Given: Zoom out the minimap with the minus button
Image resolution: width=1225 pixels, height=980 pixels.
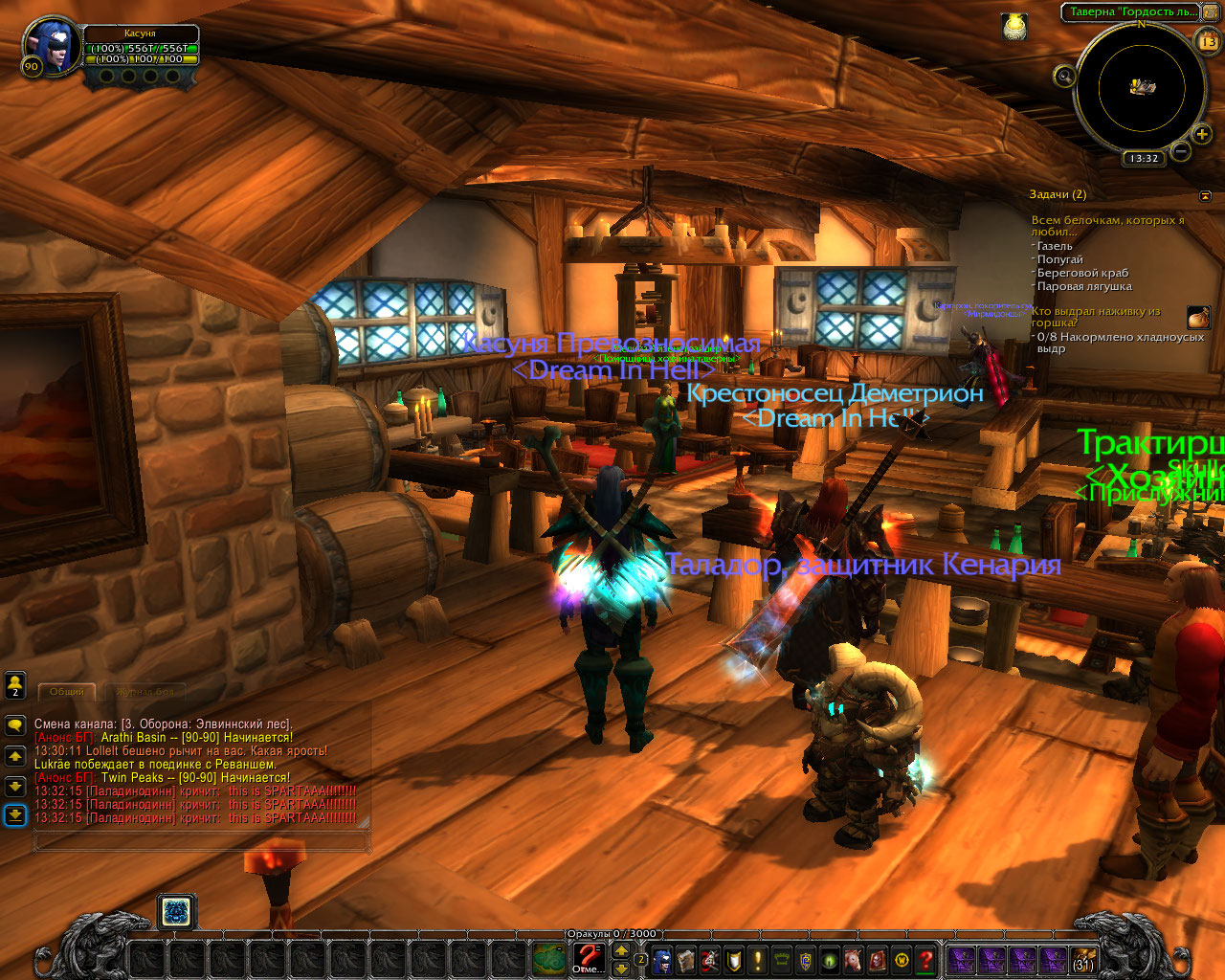Looking at the screenshot, I should click(1180, 151).
